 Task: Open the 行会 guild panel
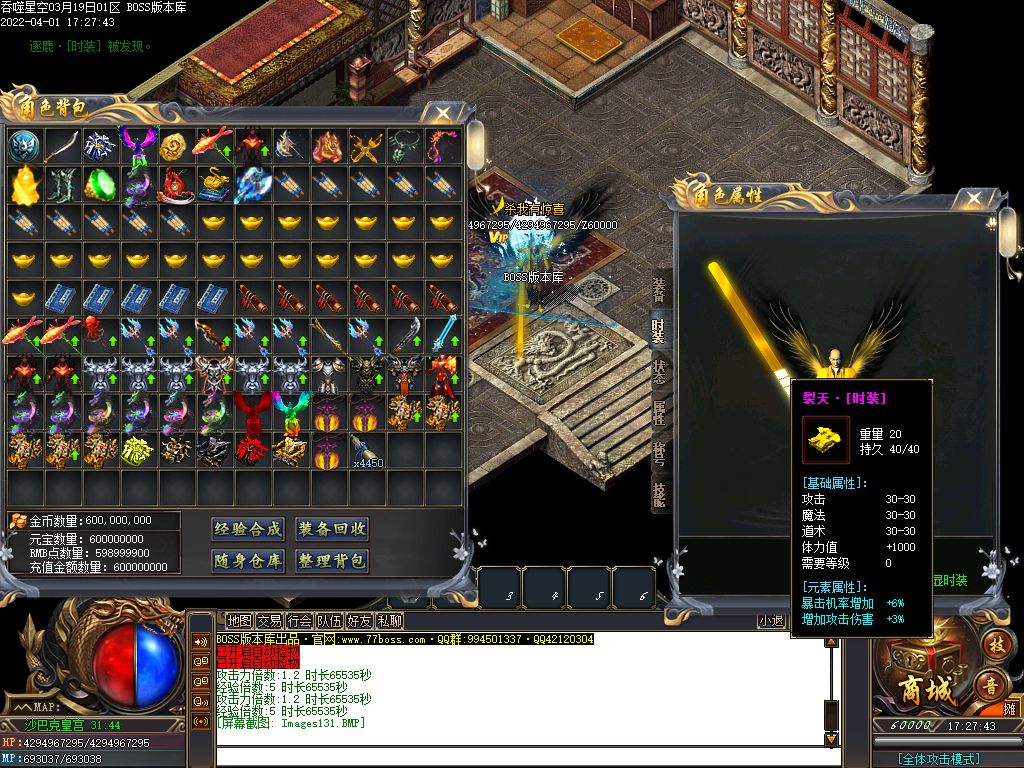tap(299, 621)
